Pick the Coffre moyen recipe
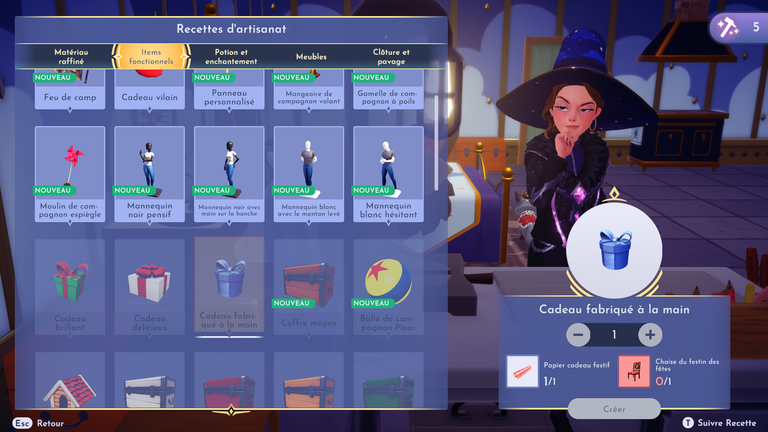Screen dimensions: 768x432 tap(309, 286)
